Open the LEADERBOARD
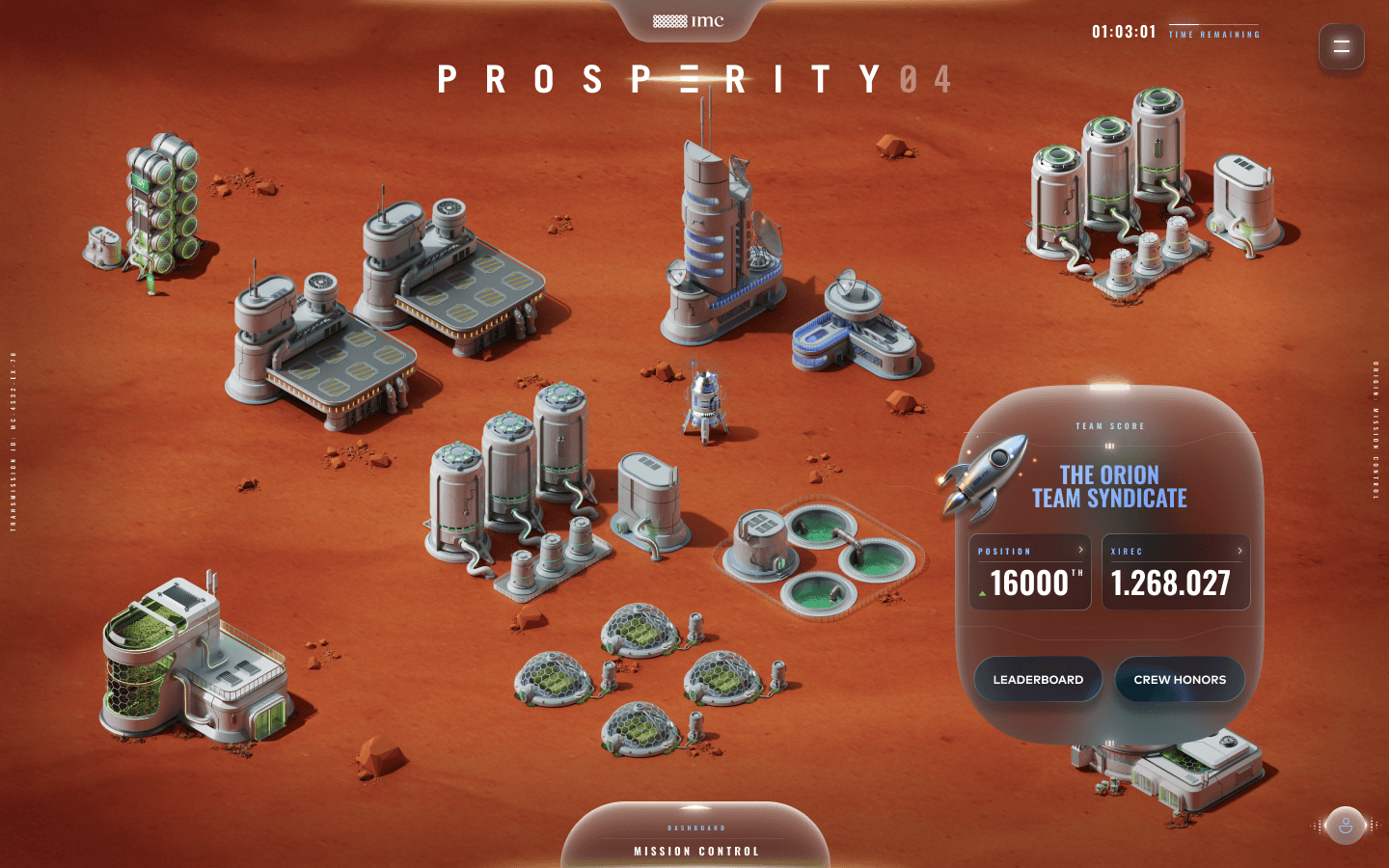Viewport: 1389px width, 868px height. point(1038,679)
